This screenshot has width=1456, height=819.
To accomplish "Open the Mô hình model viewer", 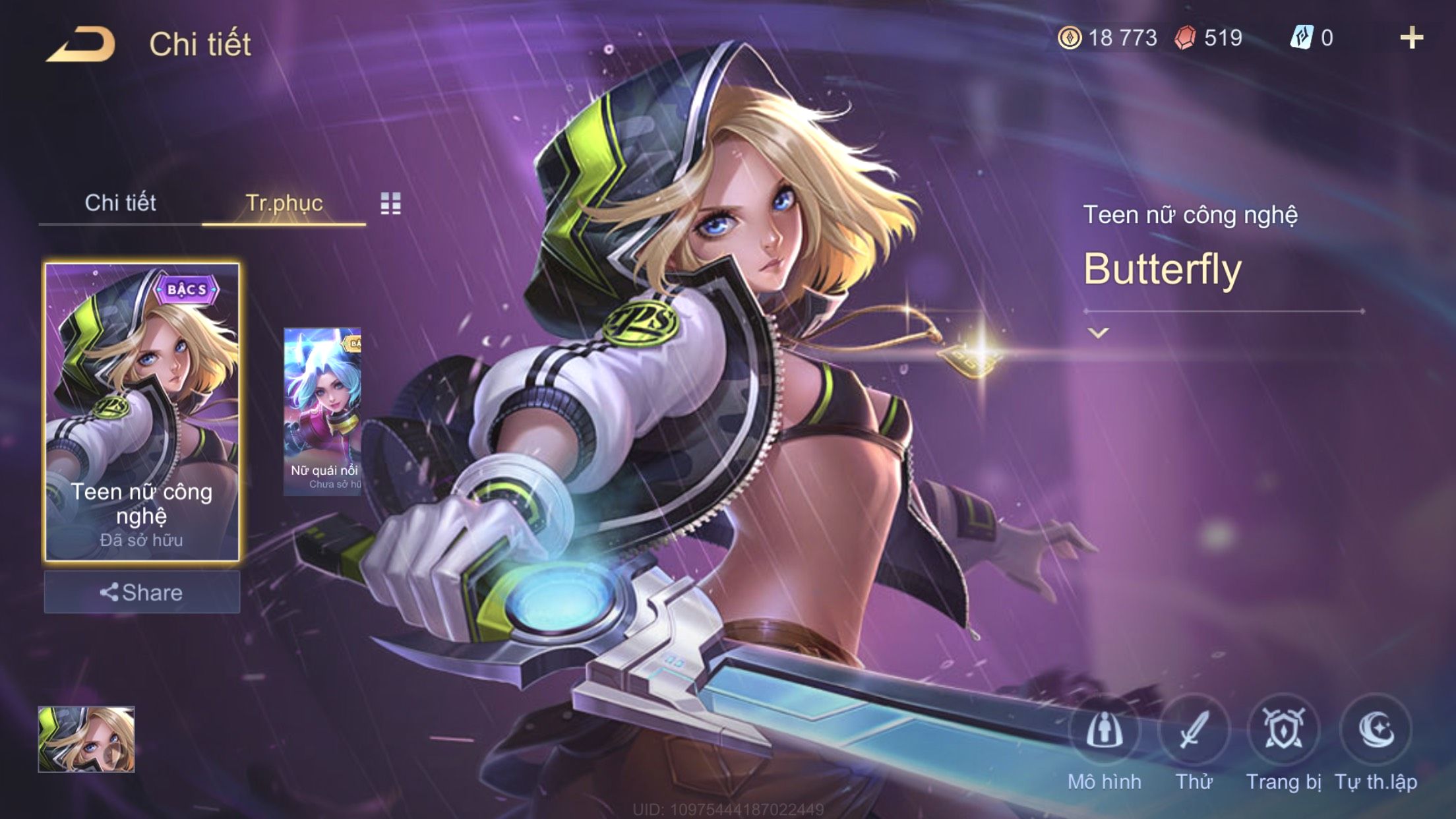I will (1105, 731).
